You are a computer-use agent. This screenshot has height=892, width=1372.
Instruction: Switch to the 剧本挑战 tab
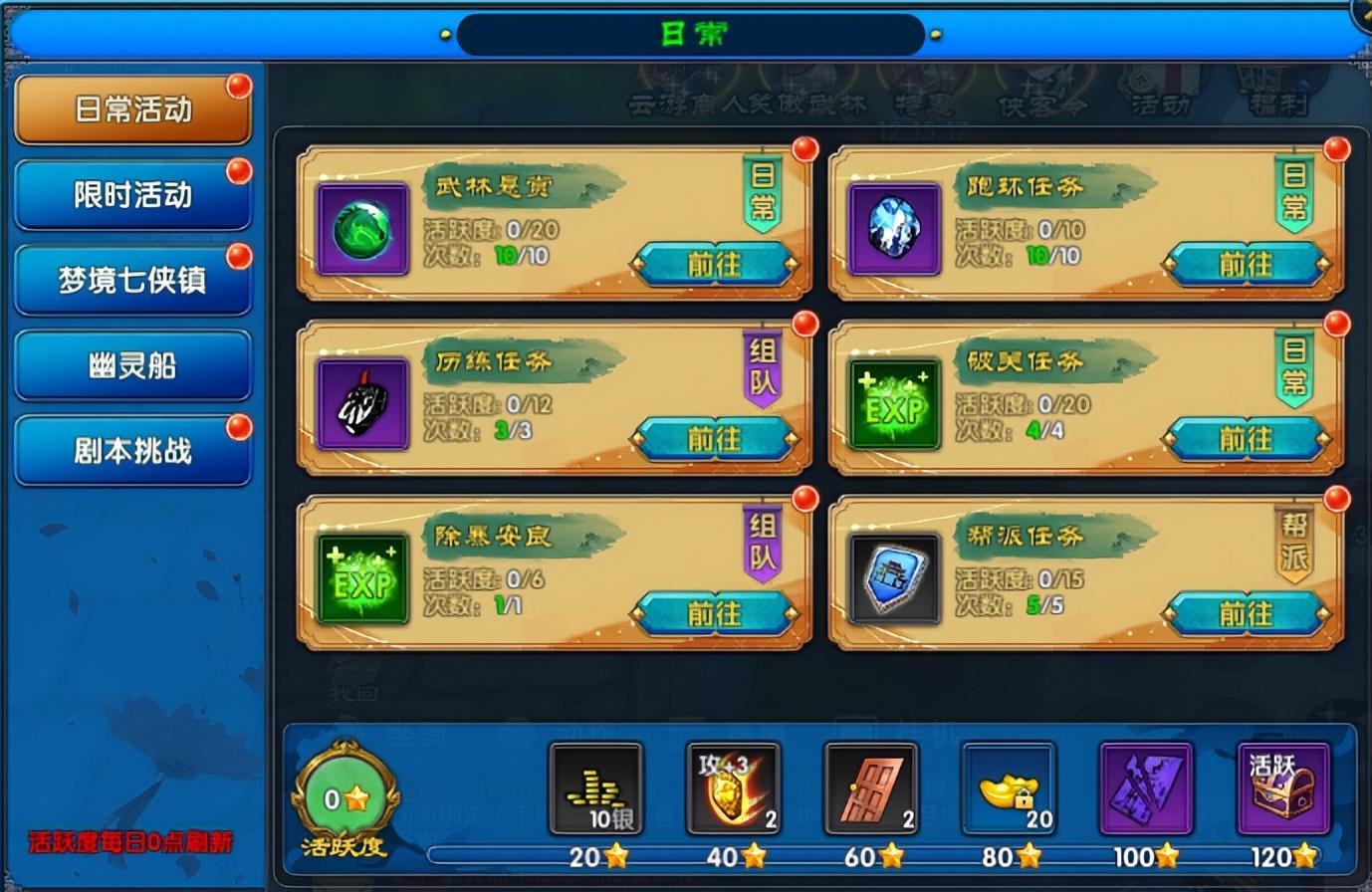click(132, 449)
